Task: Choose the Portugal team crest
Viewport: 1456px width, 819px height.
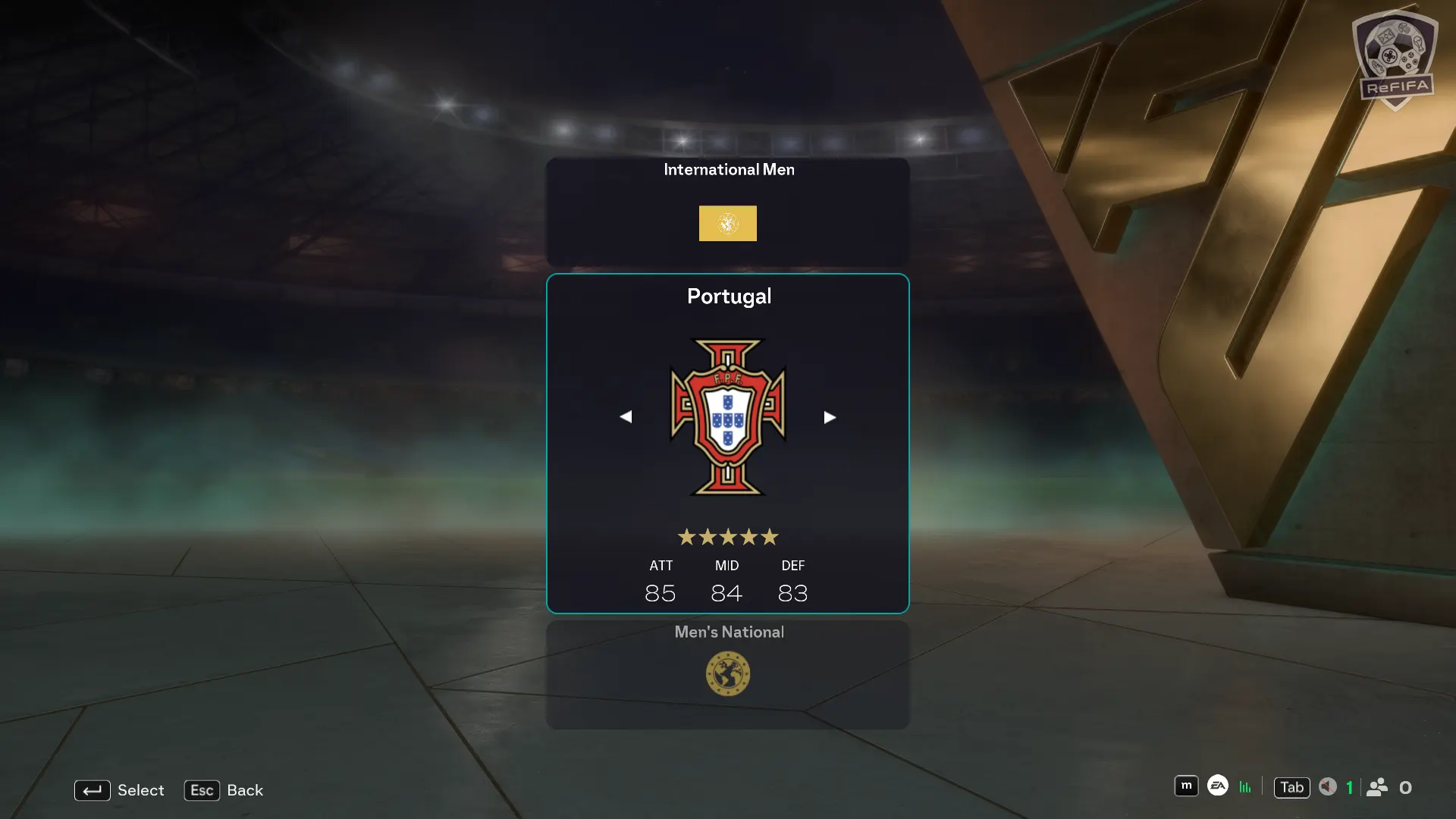Action: pyautogui.click(x=727, y=416)
